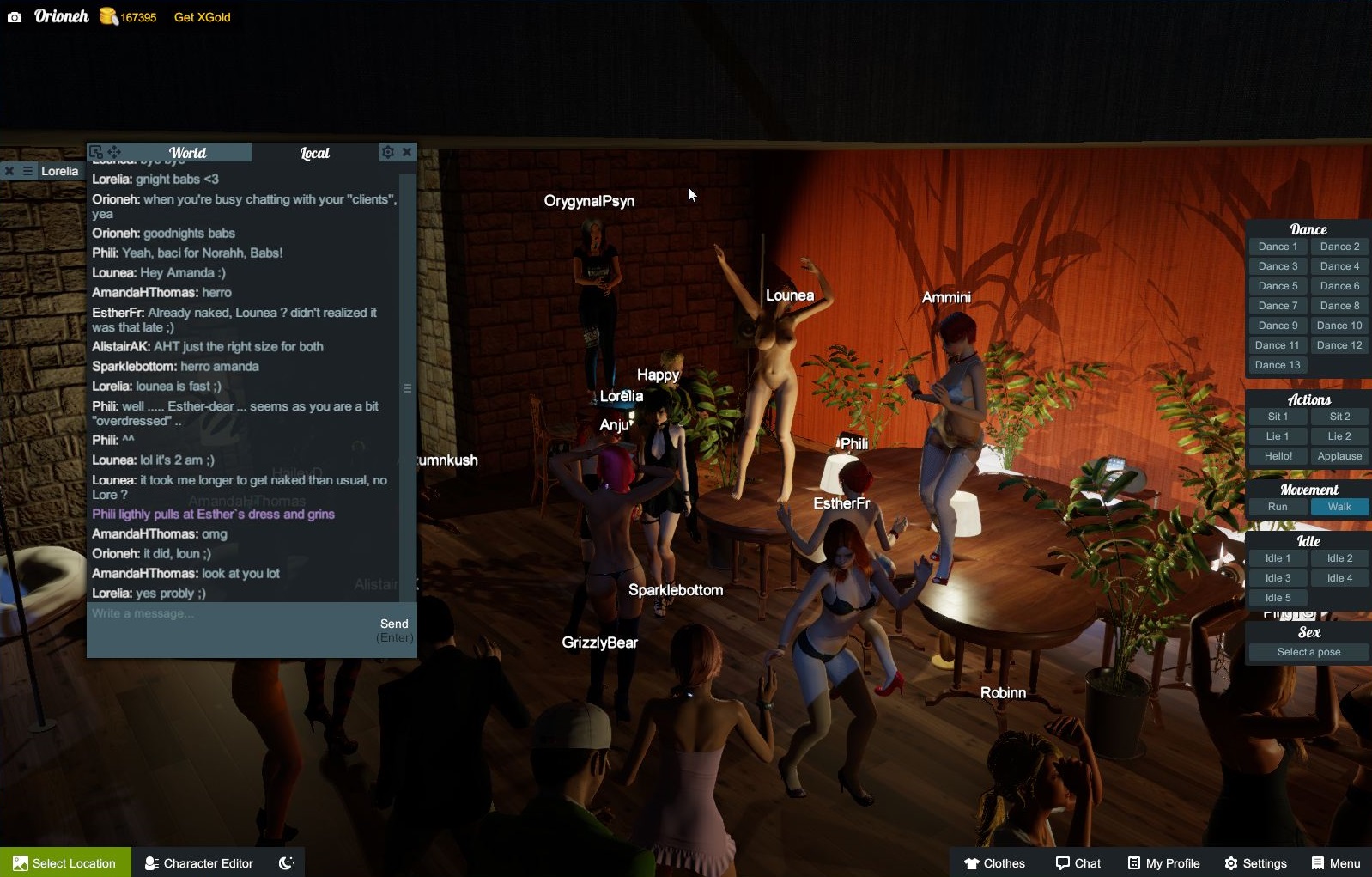
Task: Open the Settings from bottom bar
Action: 1255,863
